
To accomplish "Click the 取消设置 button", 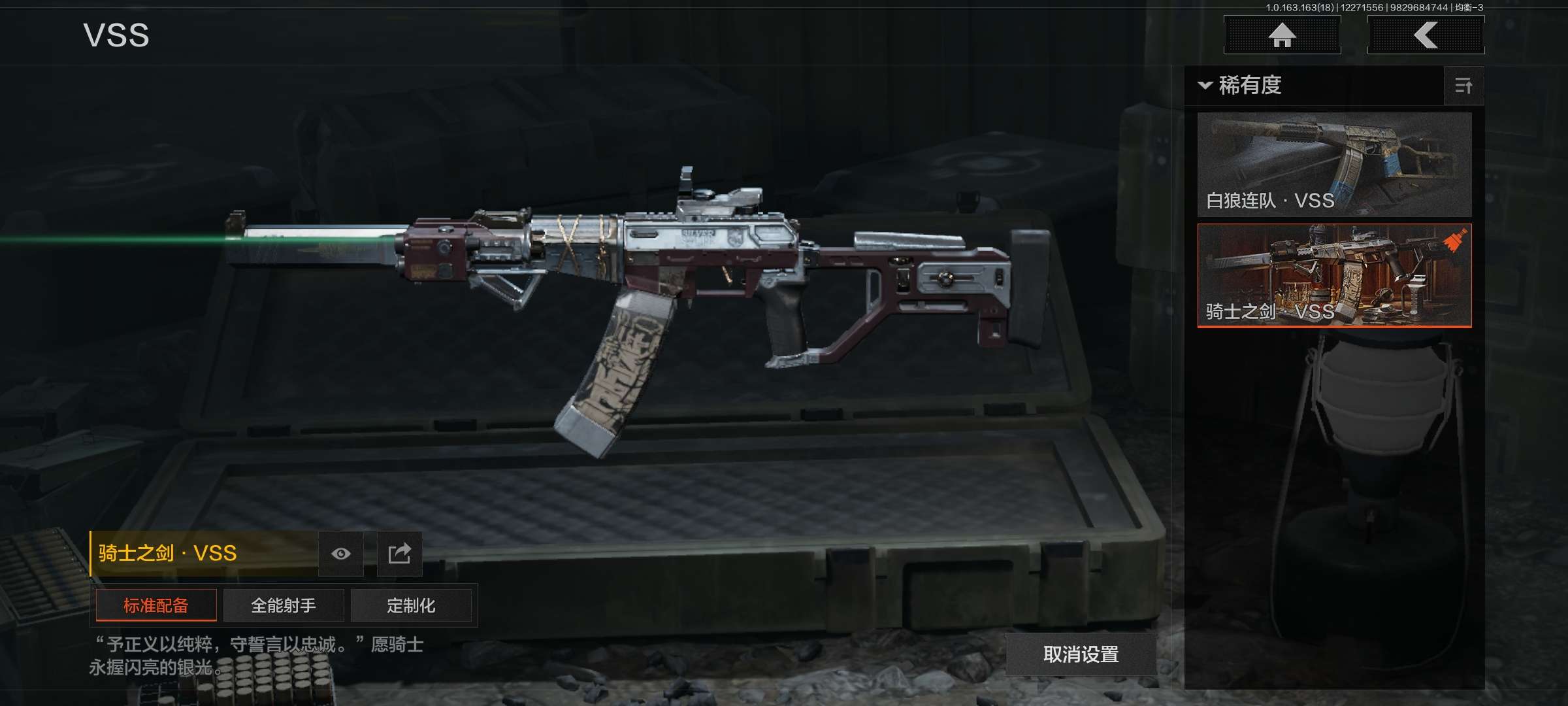I will [1081, 654].
